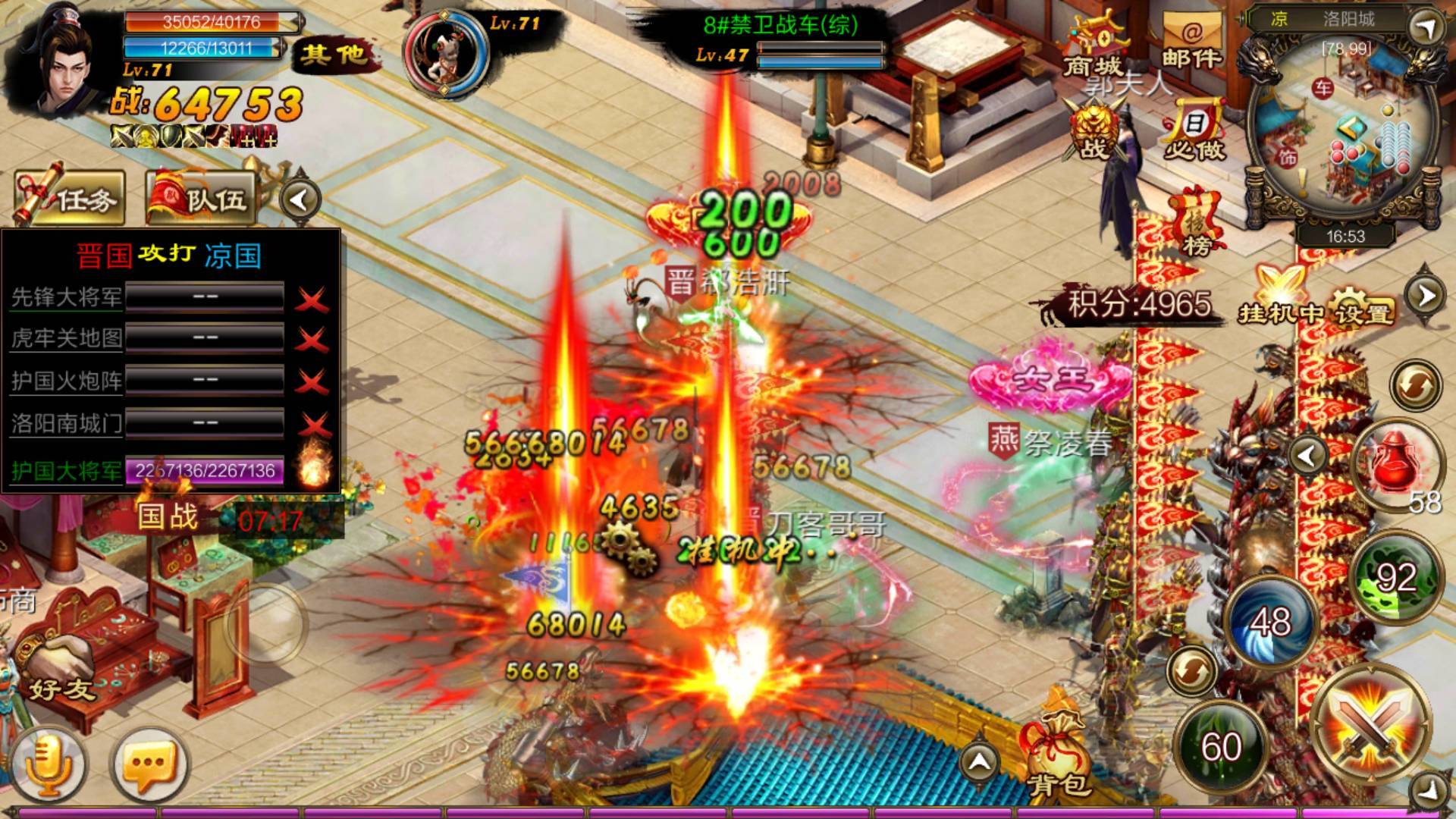
Task: Select the pet portrait icon
Action: (x=444, y=55)
